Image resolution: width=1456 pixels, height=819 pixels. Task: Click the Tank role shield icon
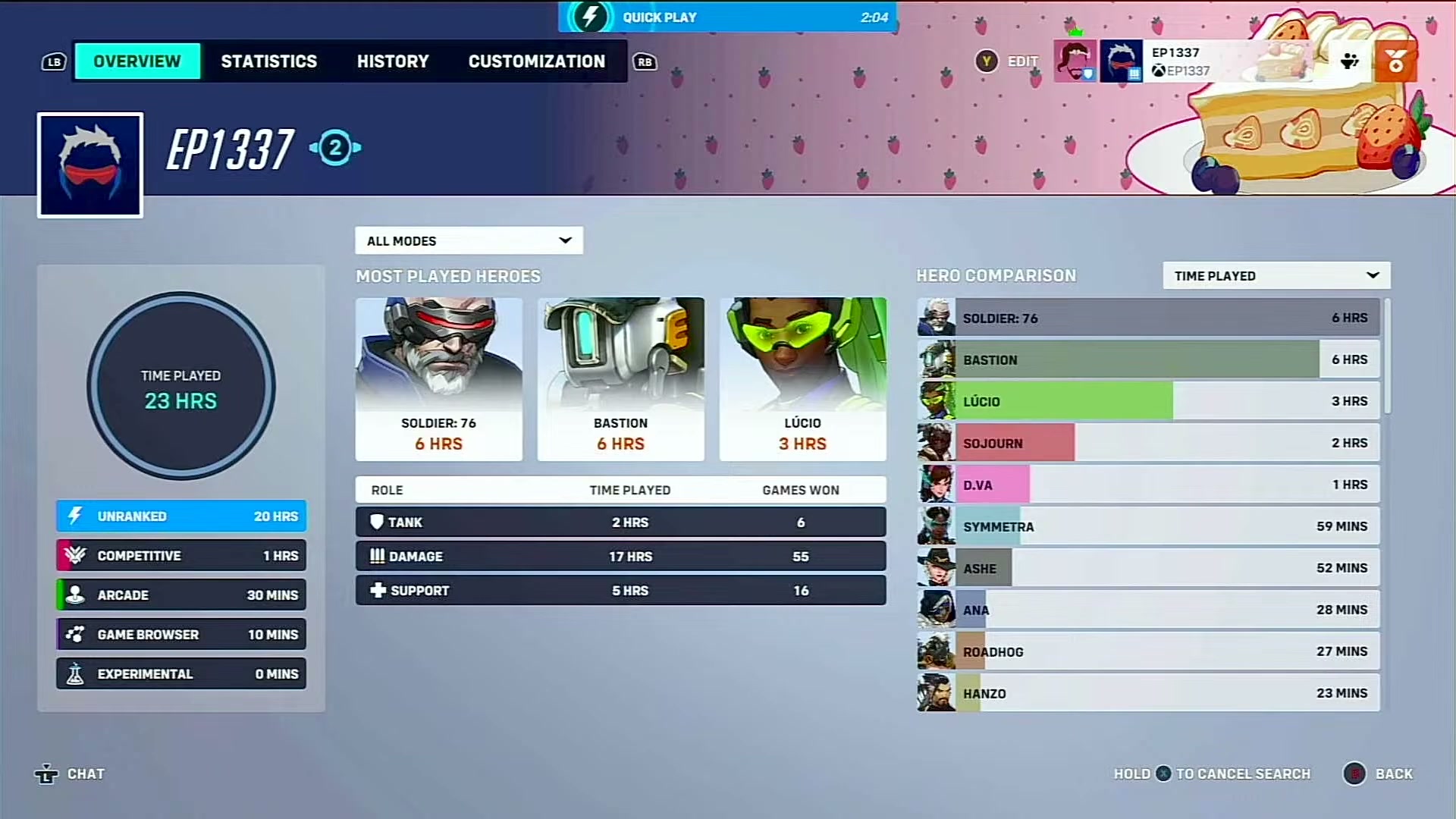pyautogui.click(x=377, y=522)
